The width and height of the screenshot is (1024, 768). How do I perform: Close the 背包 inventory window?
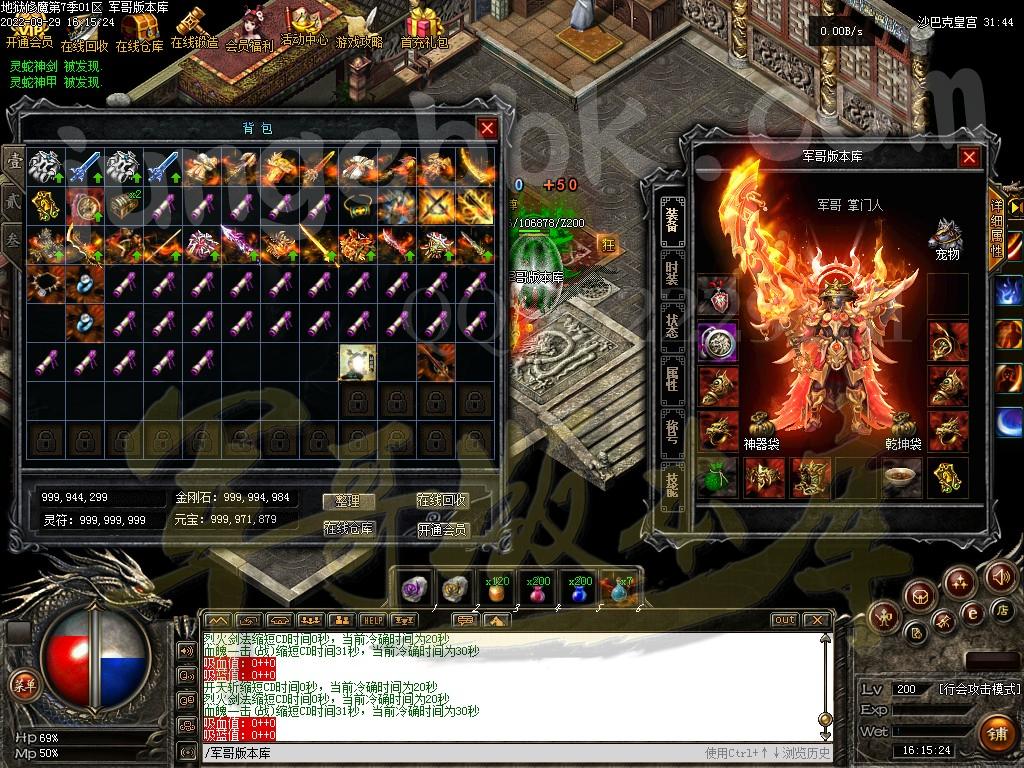[487, 128]
